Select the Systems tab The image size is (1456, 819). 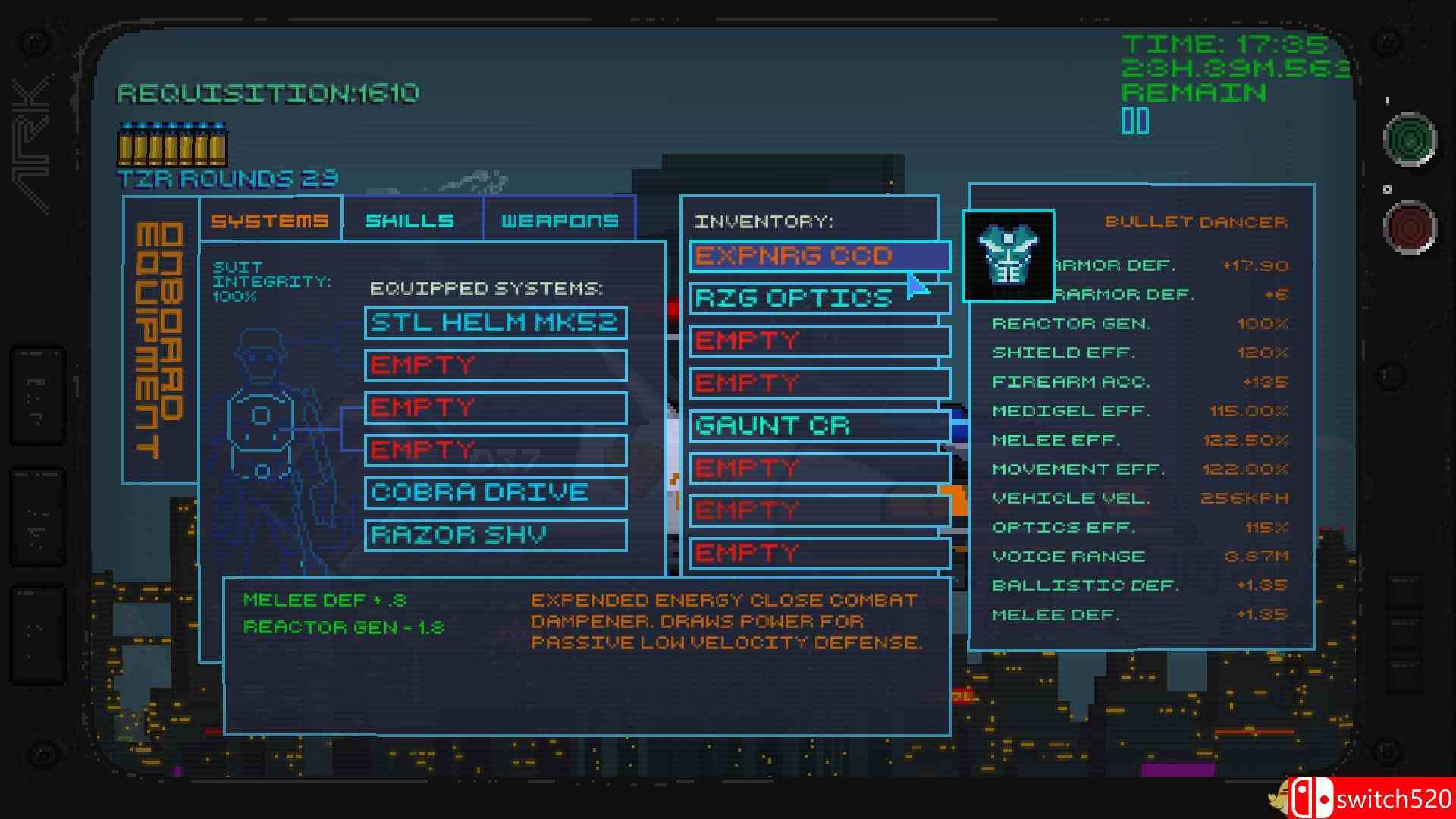point(269,221)
